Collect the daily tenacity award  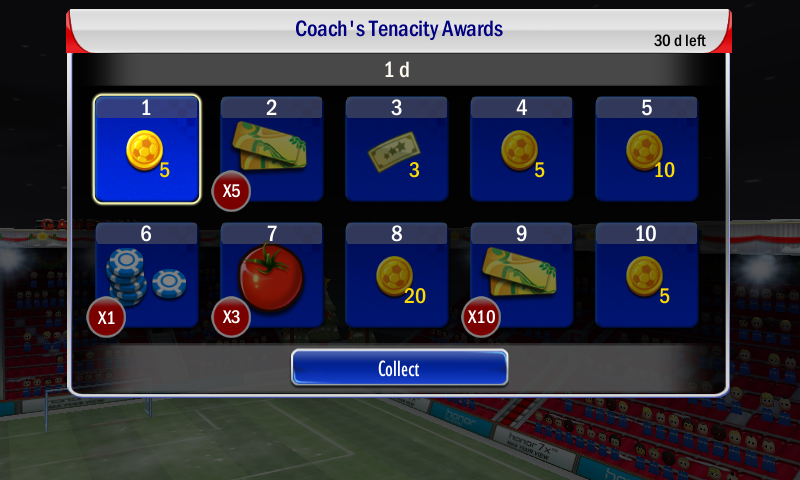[399, 368]
